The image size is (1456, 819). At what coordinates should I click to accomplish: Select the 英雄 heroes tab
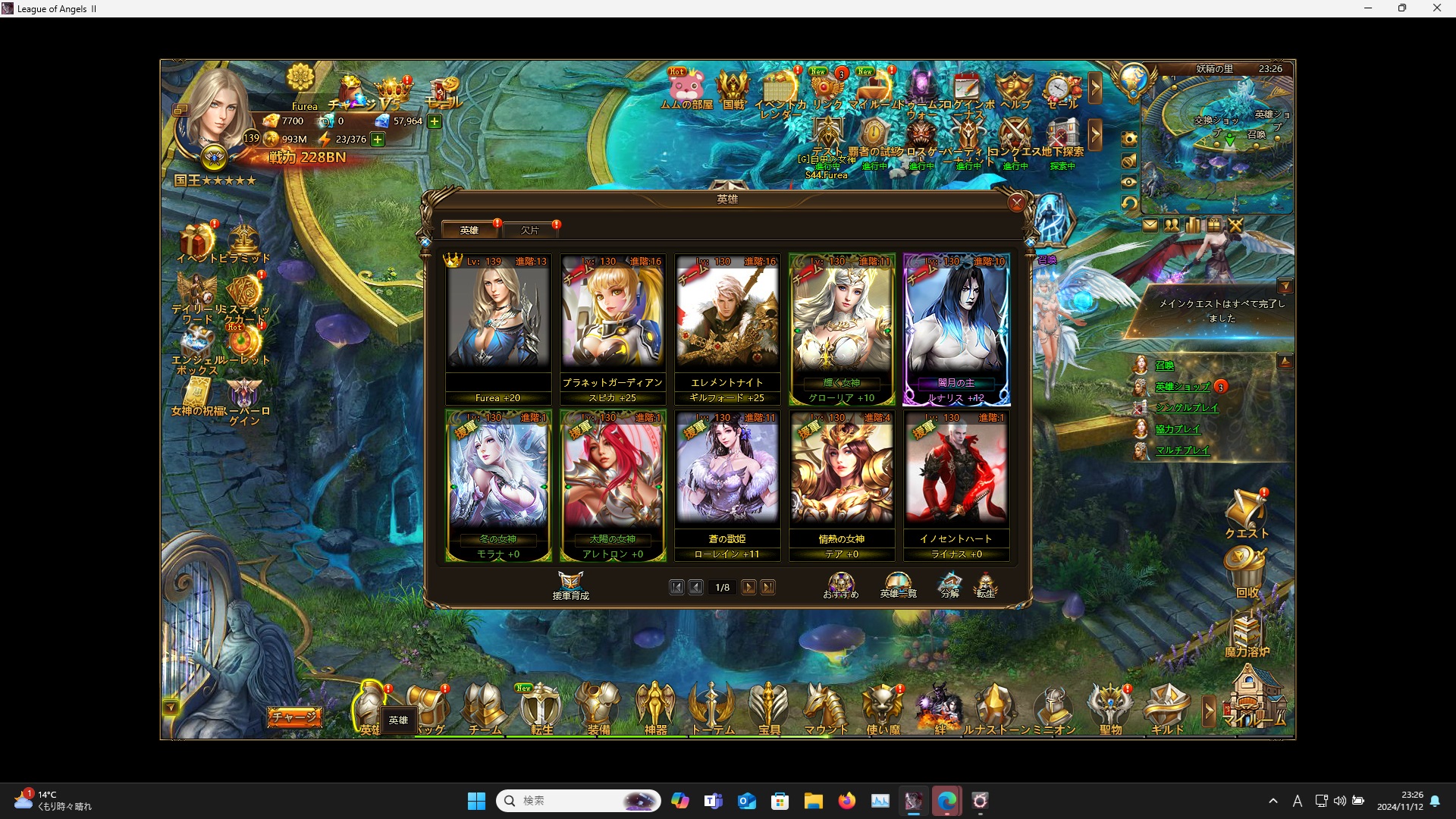[469, 230]
